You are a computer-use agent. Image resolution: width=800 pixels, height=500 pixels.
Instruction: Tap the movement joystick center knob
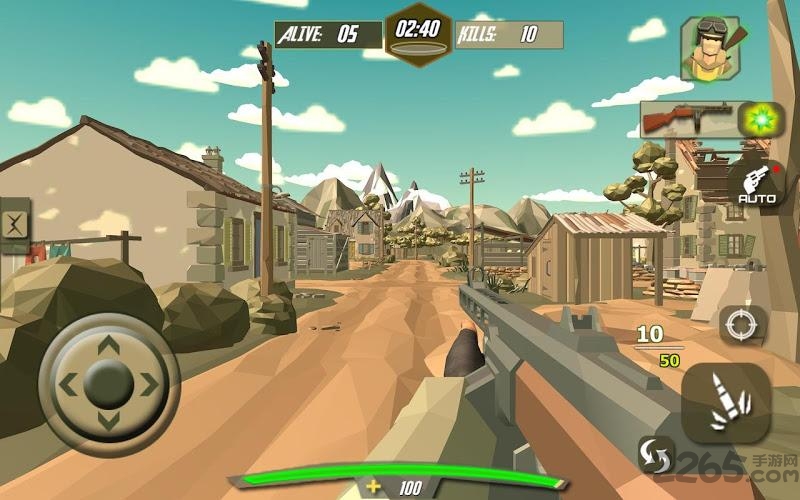coord(109,382)
